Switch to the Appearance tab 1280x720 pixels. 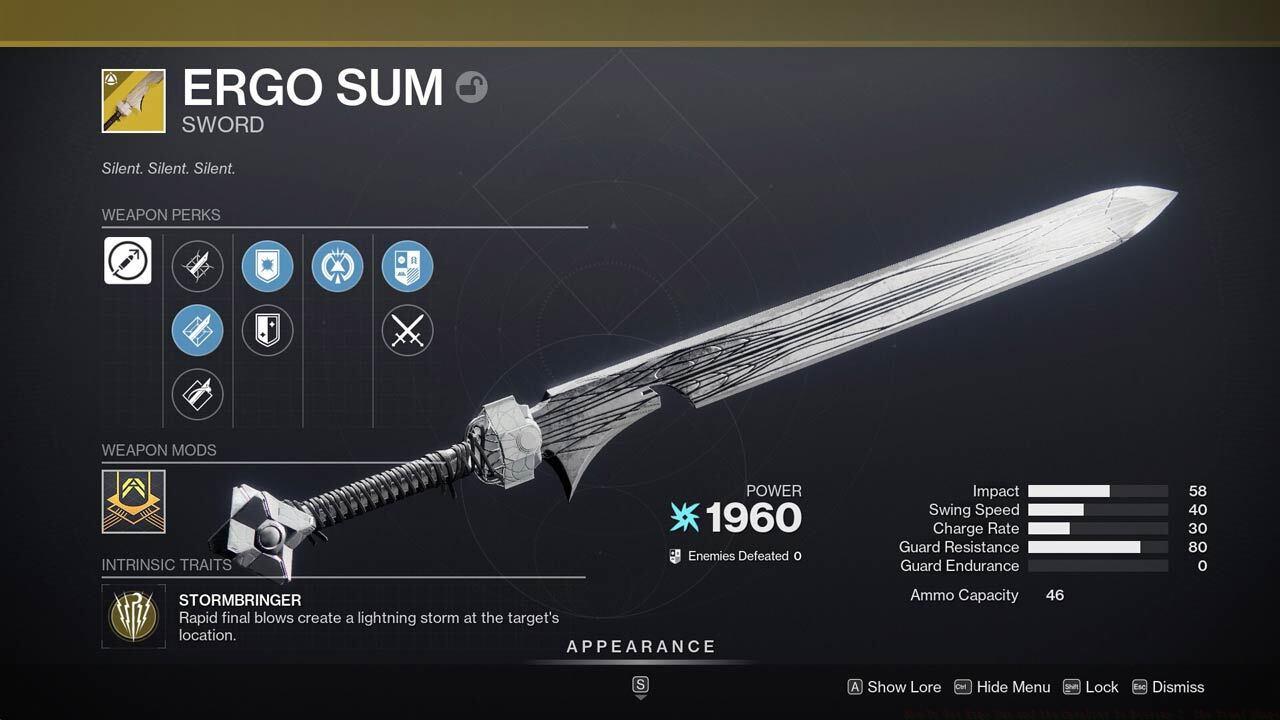click(x=641, y=646)
